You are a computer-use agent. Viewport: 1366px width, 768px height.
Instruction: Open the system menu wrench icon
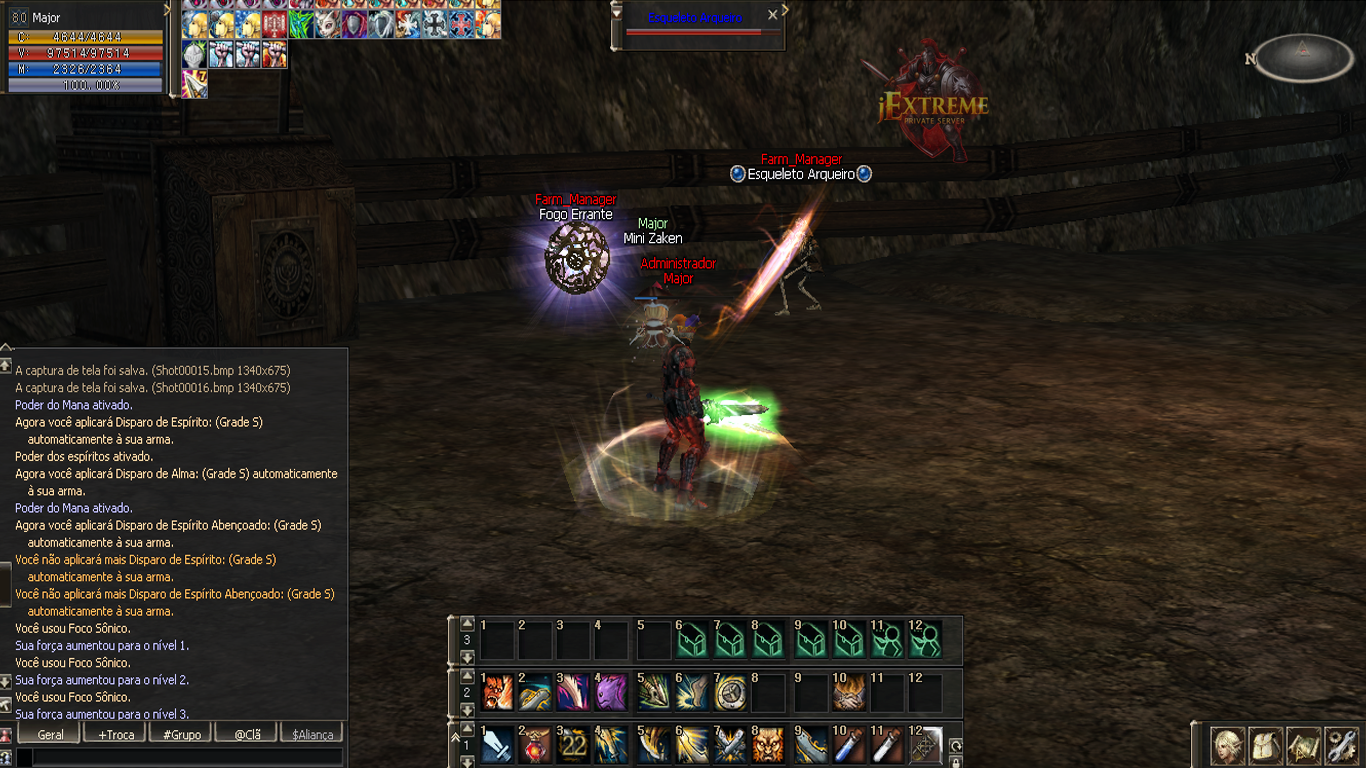(1341, 746)
